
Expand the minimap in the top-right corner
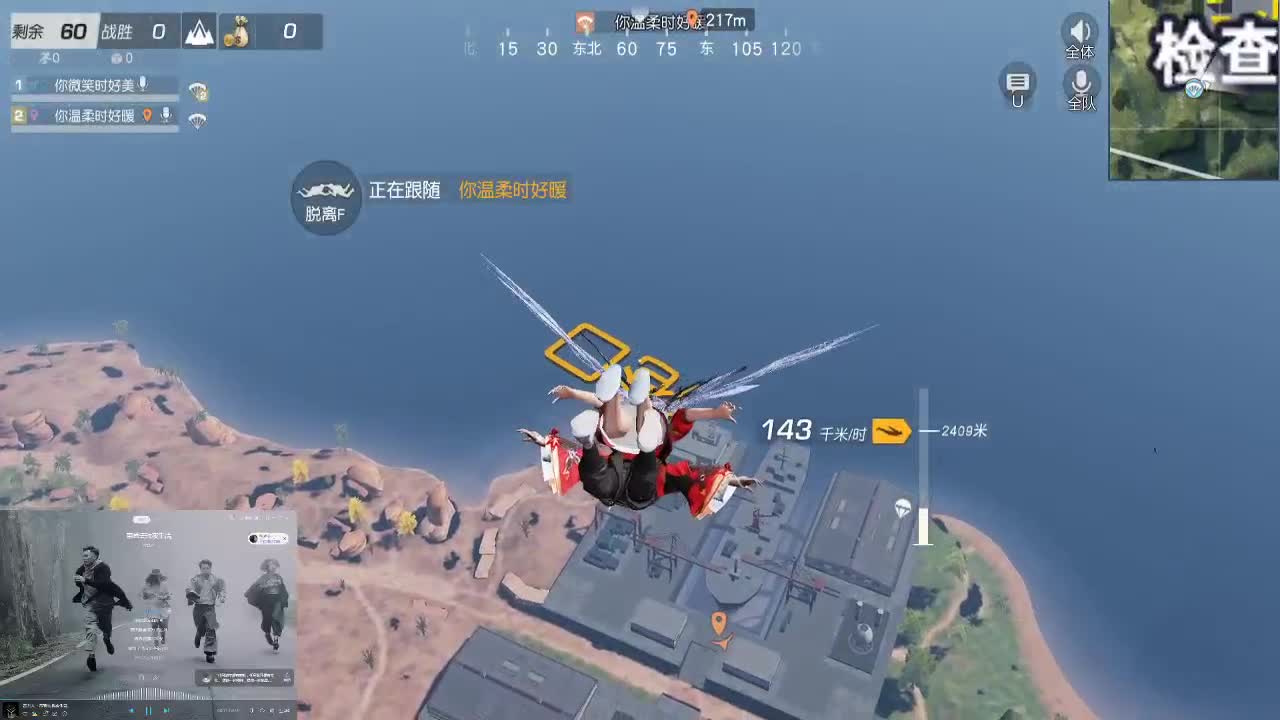click(x=1193, y=92)
